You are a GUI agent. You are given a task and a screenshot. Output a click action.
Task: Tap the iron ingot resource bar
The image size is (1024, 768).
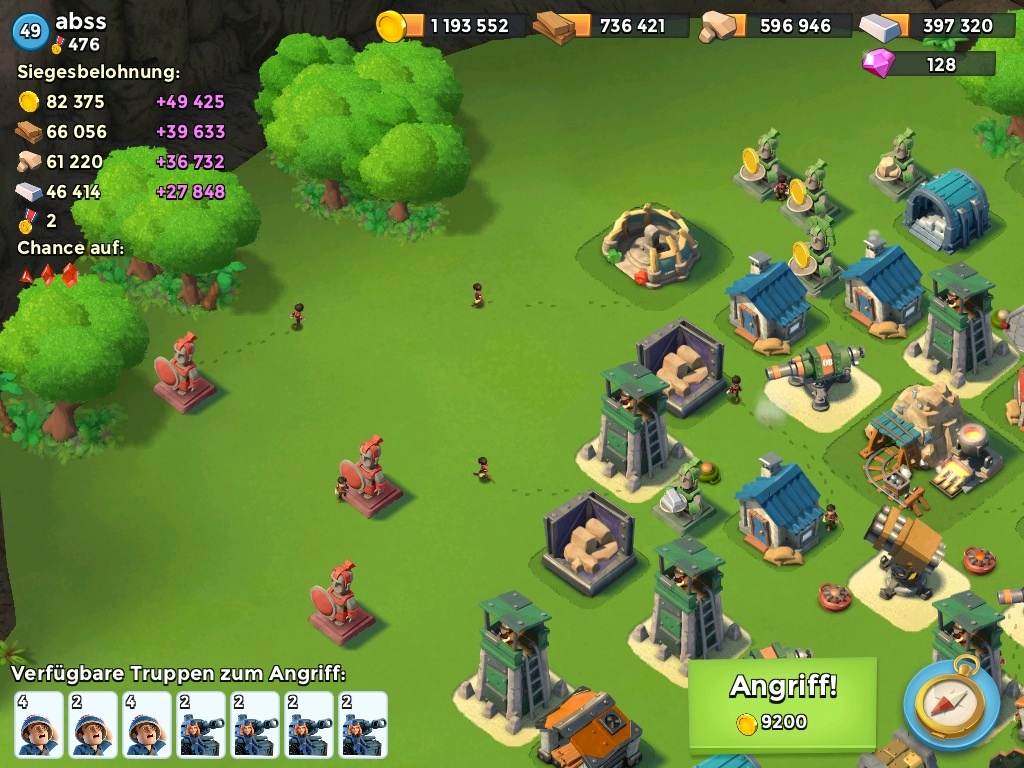(936, 26)
